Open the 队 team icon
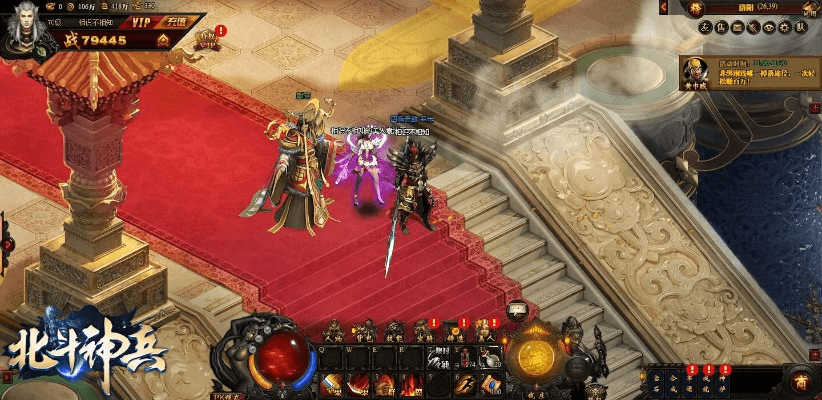The image size is (822, 400). [x=800, y=27]
